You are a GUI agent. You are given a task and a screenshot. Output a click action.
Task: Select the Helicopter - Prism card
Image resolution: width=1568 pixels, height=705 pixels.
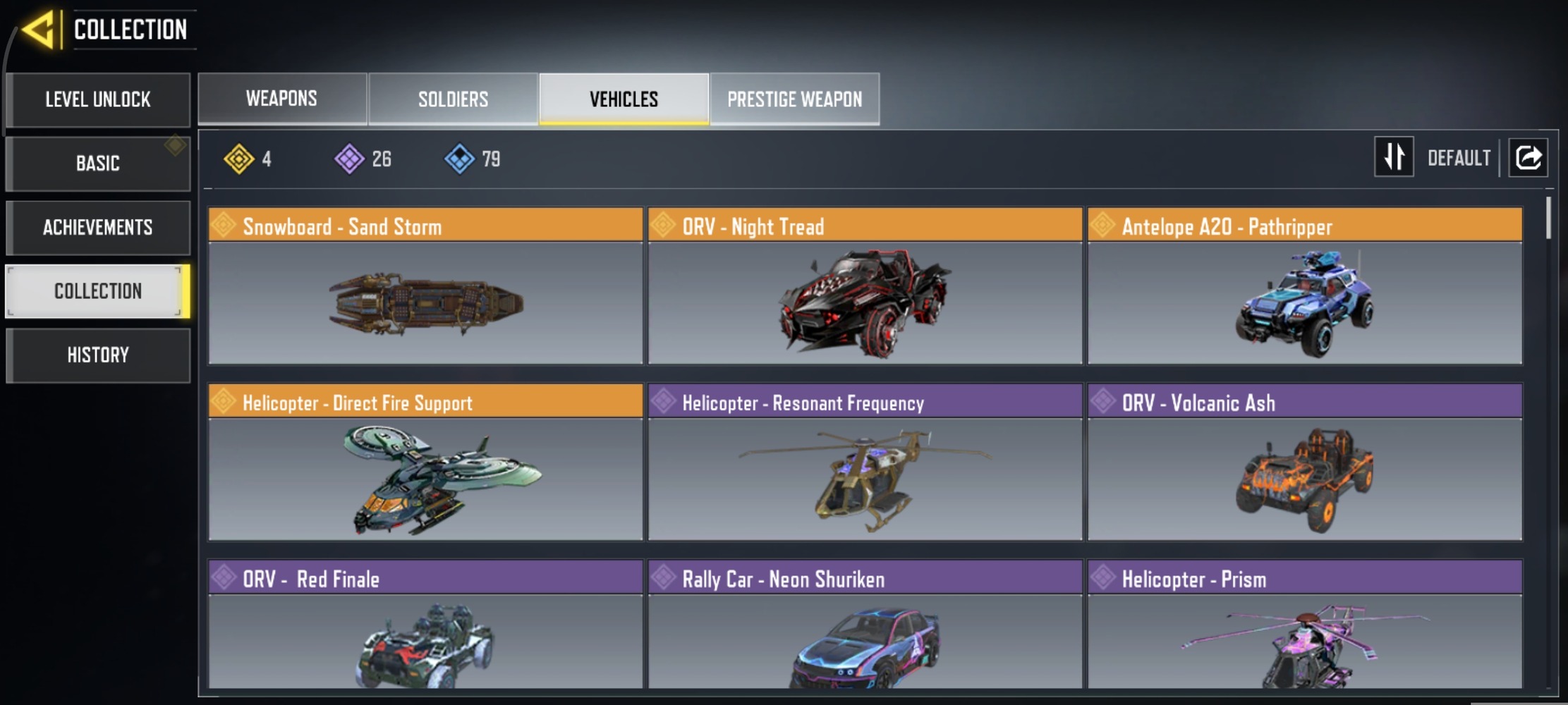click(x=1304, y=624)
